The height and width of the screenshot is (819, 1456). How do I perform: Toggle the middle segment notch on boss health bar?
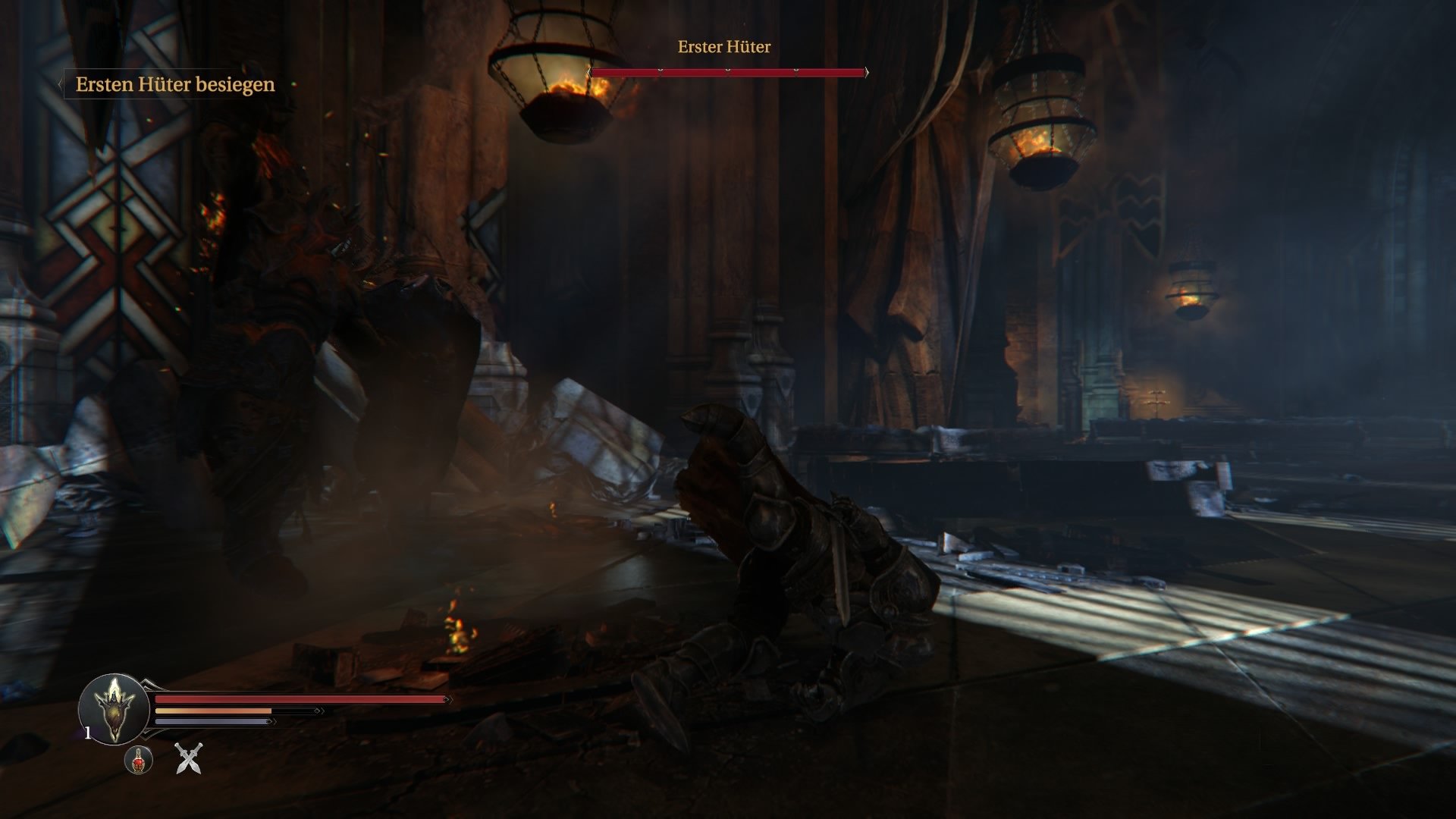[728, 70]
